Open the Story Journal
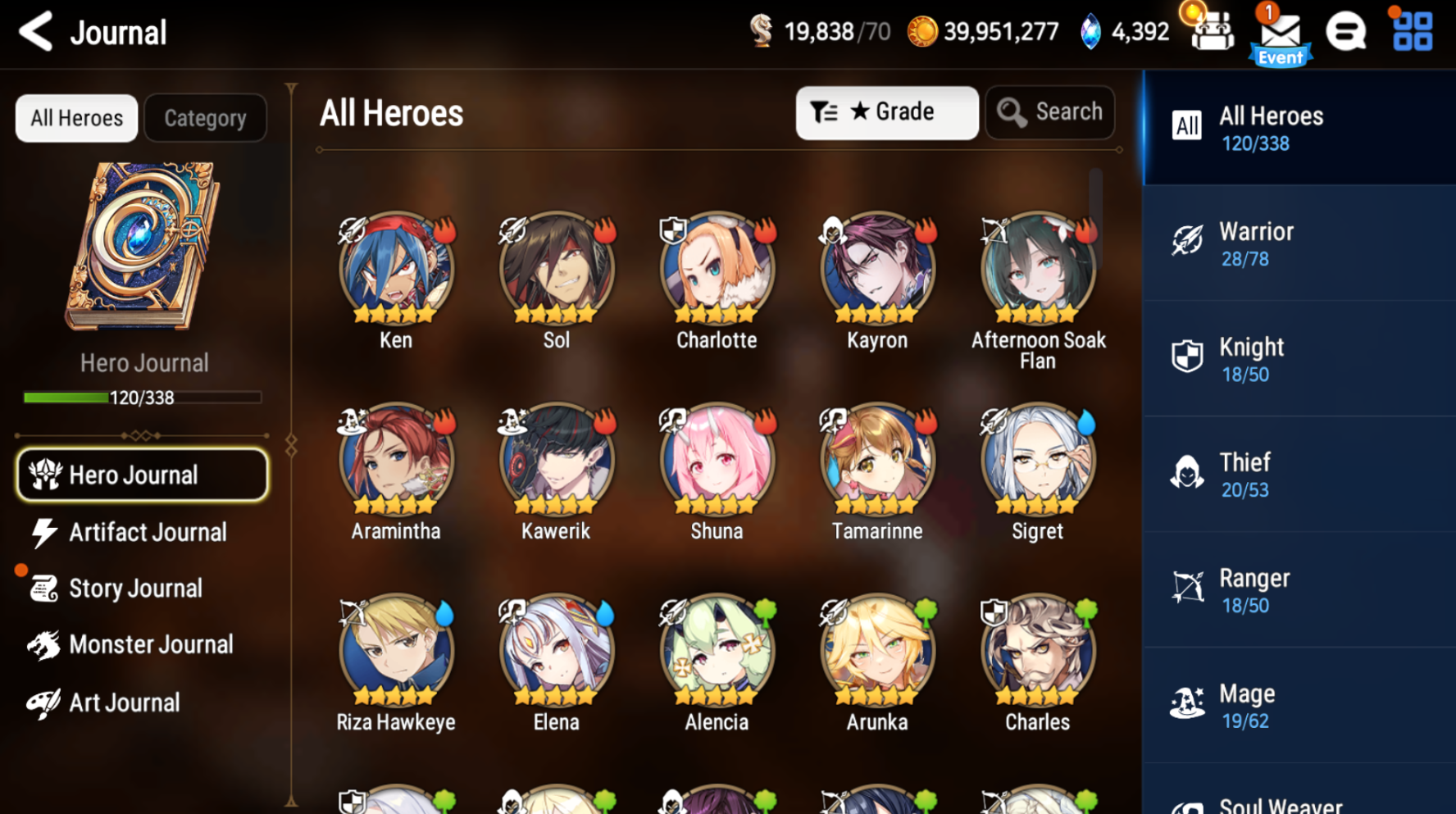 coord(134,589)
